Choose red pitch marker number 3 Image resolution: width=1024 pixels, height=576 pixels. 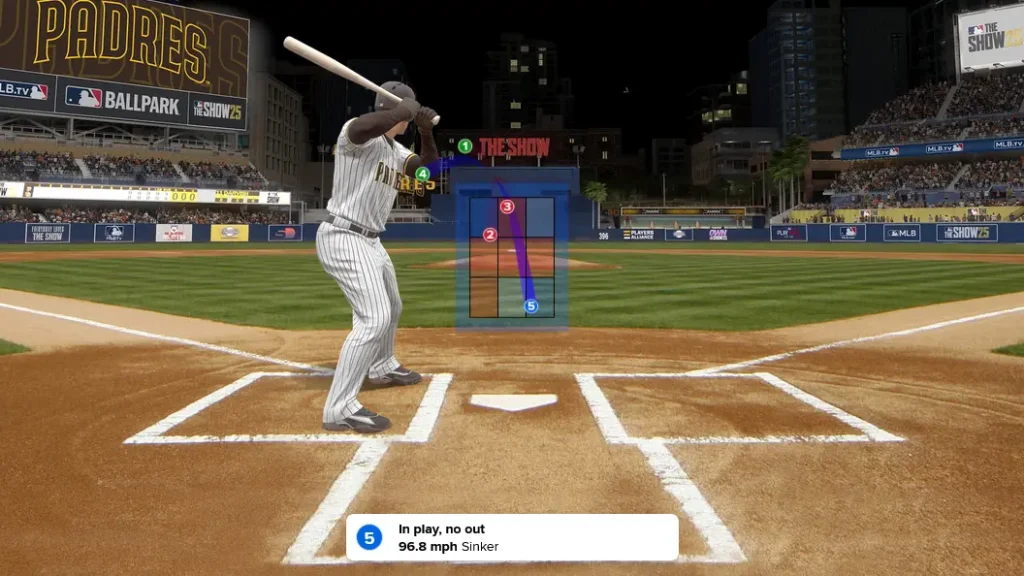tap(507, 207)
